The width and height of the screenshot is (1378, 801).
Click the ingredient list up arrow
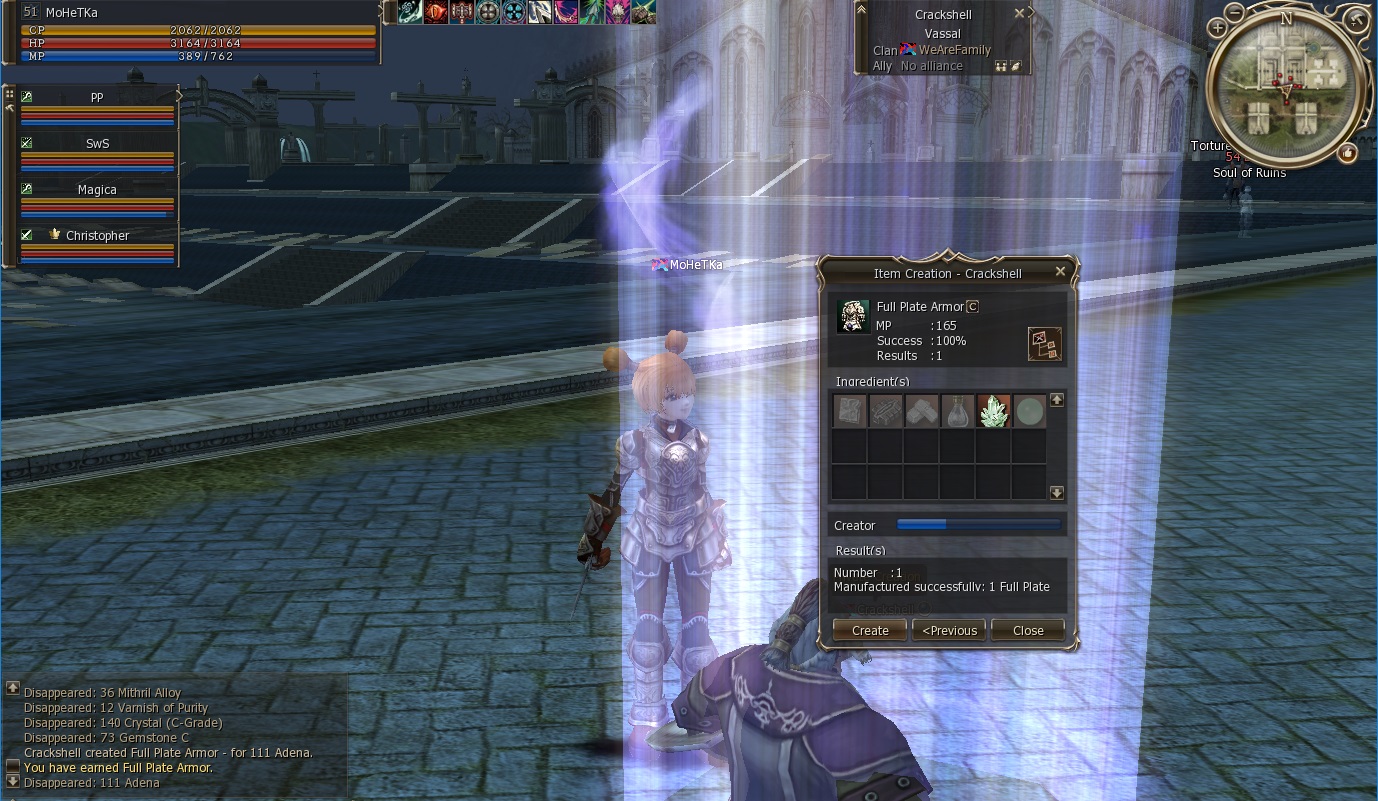(1057, 400)
